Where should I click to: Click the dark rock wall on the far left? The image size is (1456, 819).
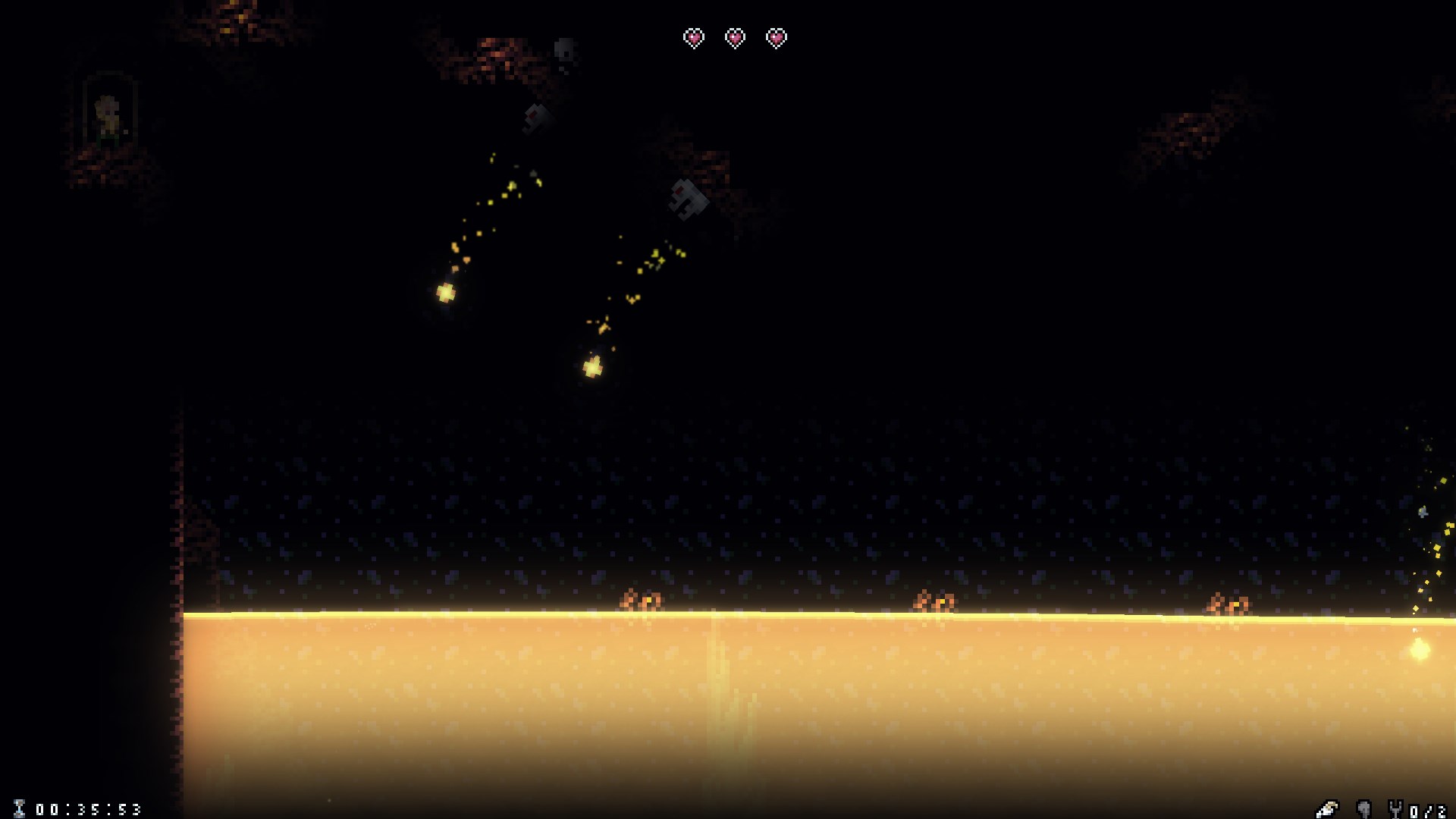(91, 531)
